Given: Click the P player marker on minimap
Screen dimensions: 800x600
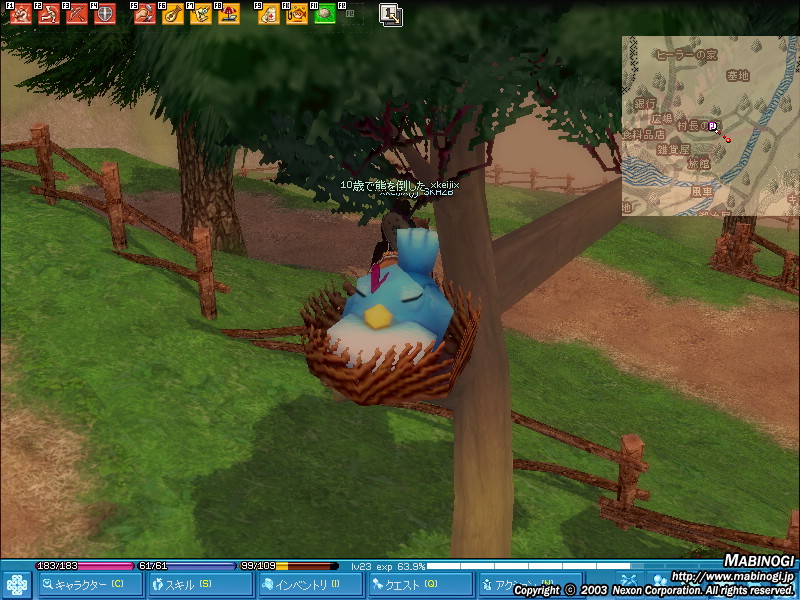Looking at the screenshot, I should (713, 126).
